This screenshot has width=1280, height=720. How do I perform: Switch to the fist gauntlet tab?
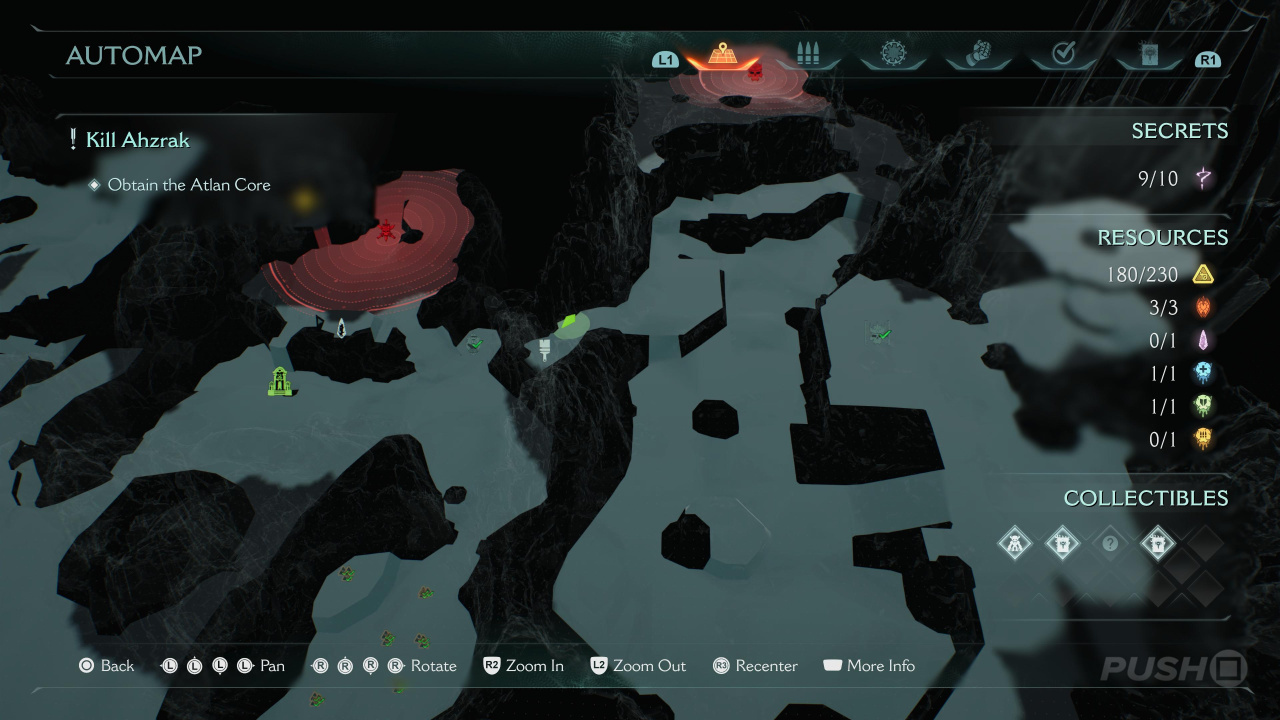pos(977,54)
